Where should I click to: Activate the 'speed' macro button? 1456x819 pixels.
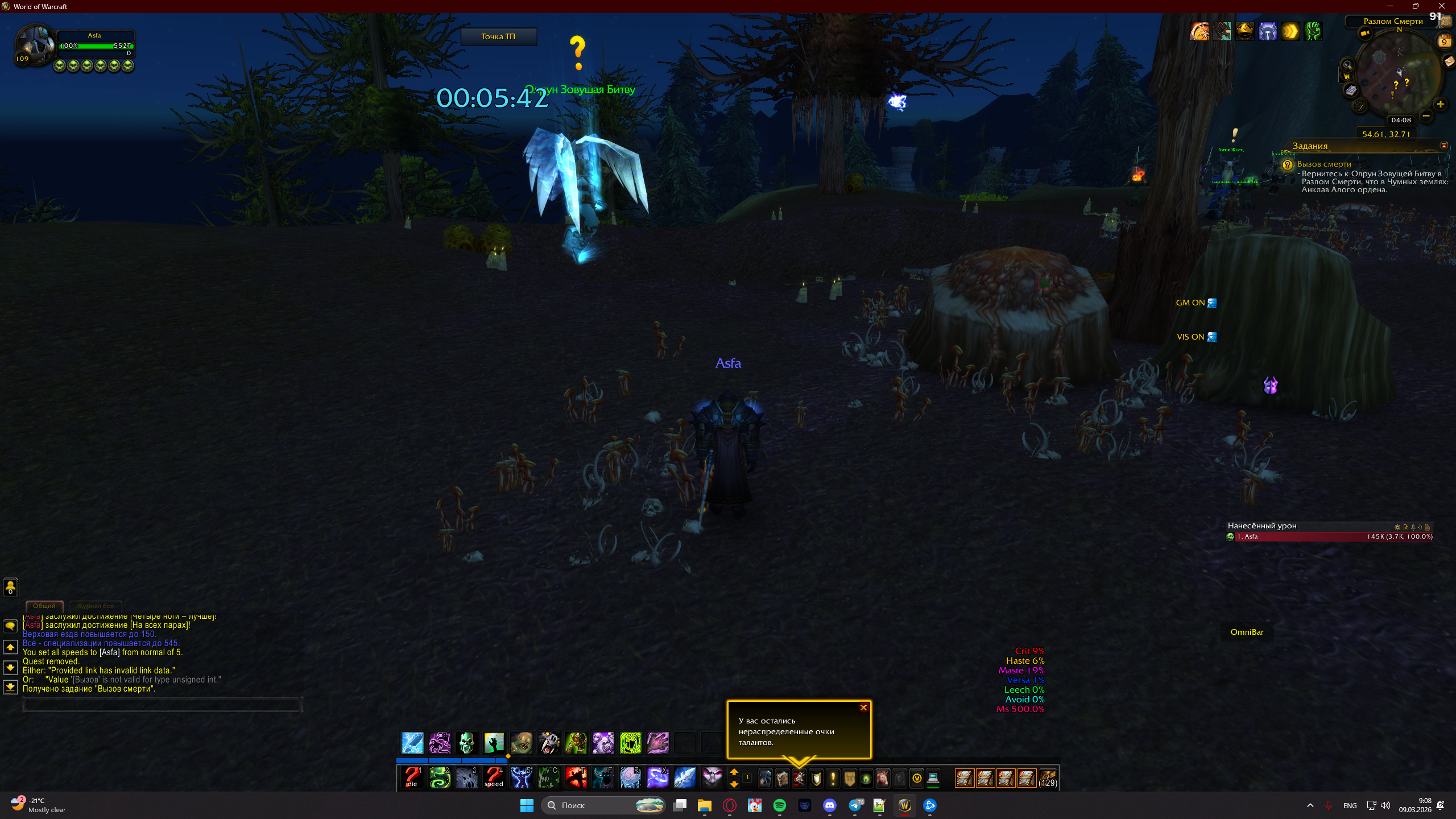tap(494, 777)
